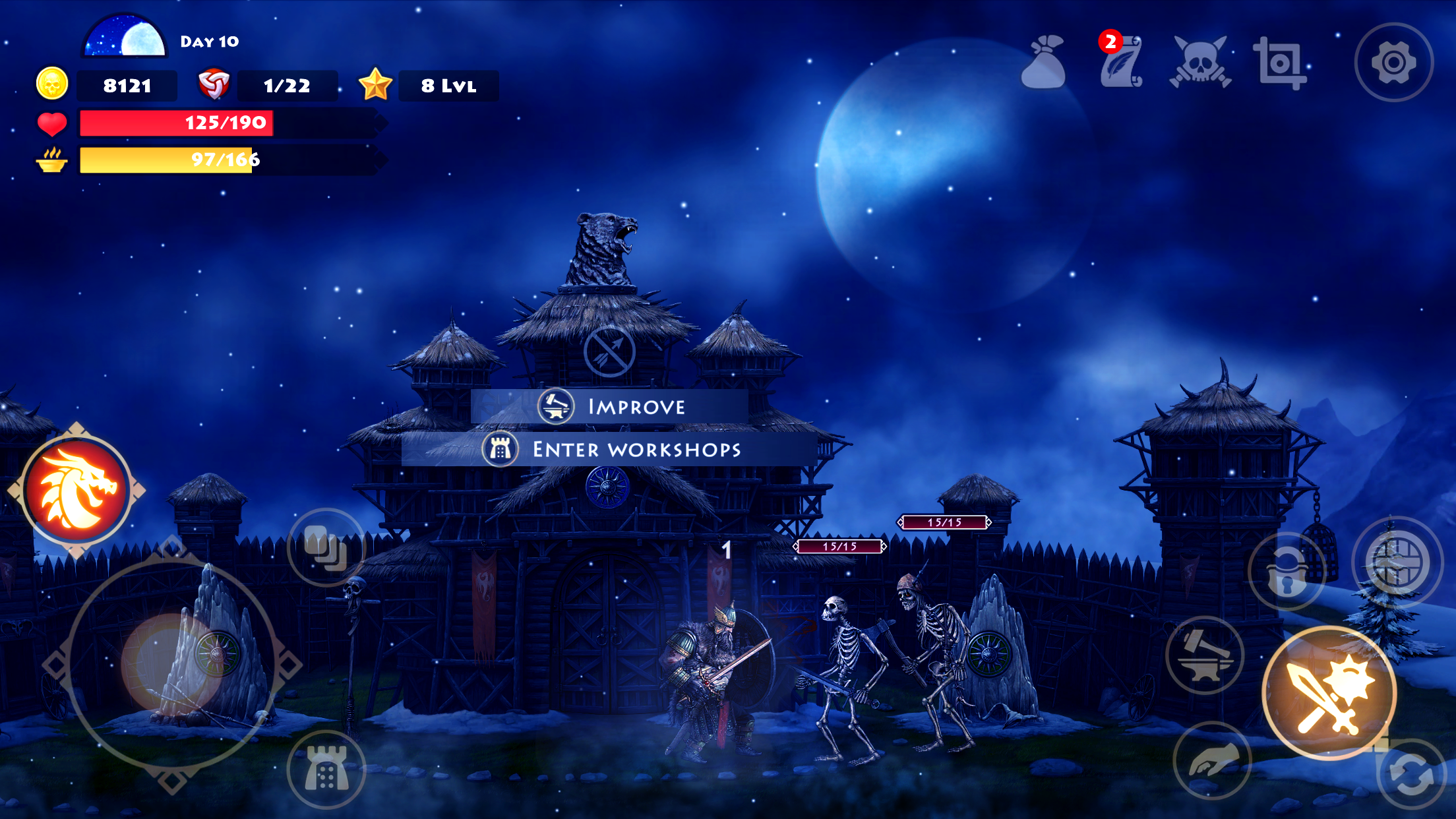
Task: Tap the anvil and hammer button
Action: coord(1205,655)
